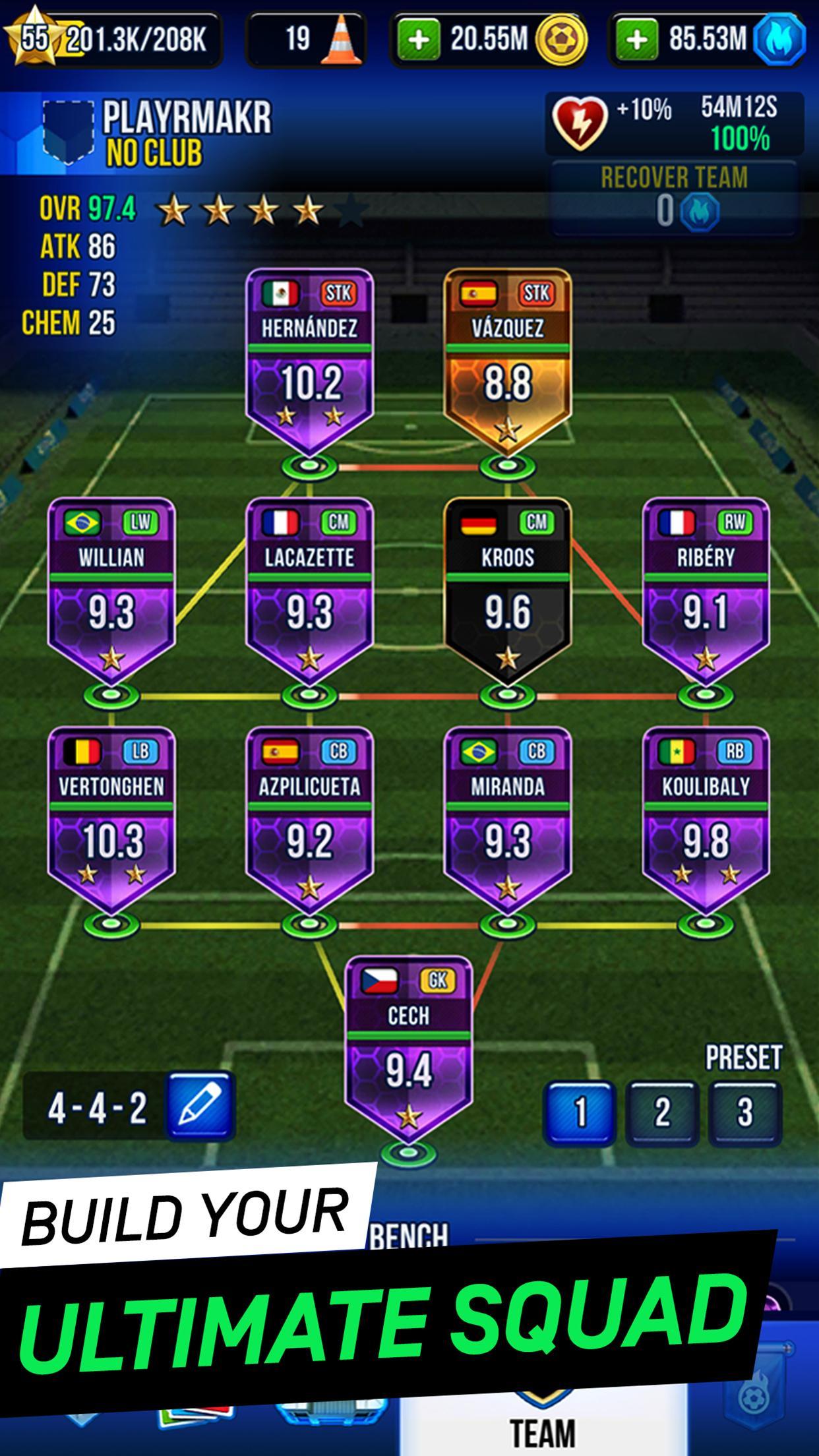Add more gold coins with the plus button
The width and height of the screenshot is (819, 1456).
point(419,40)
